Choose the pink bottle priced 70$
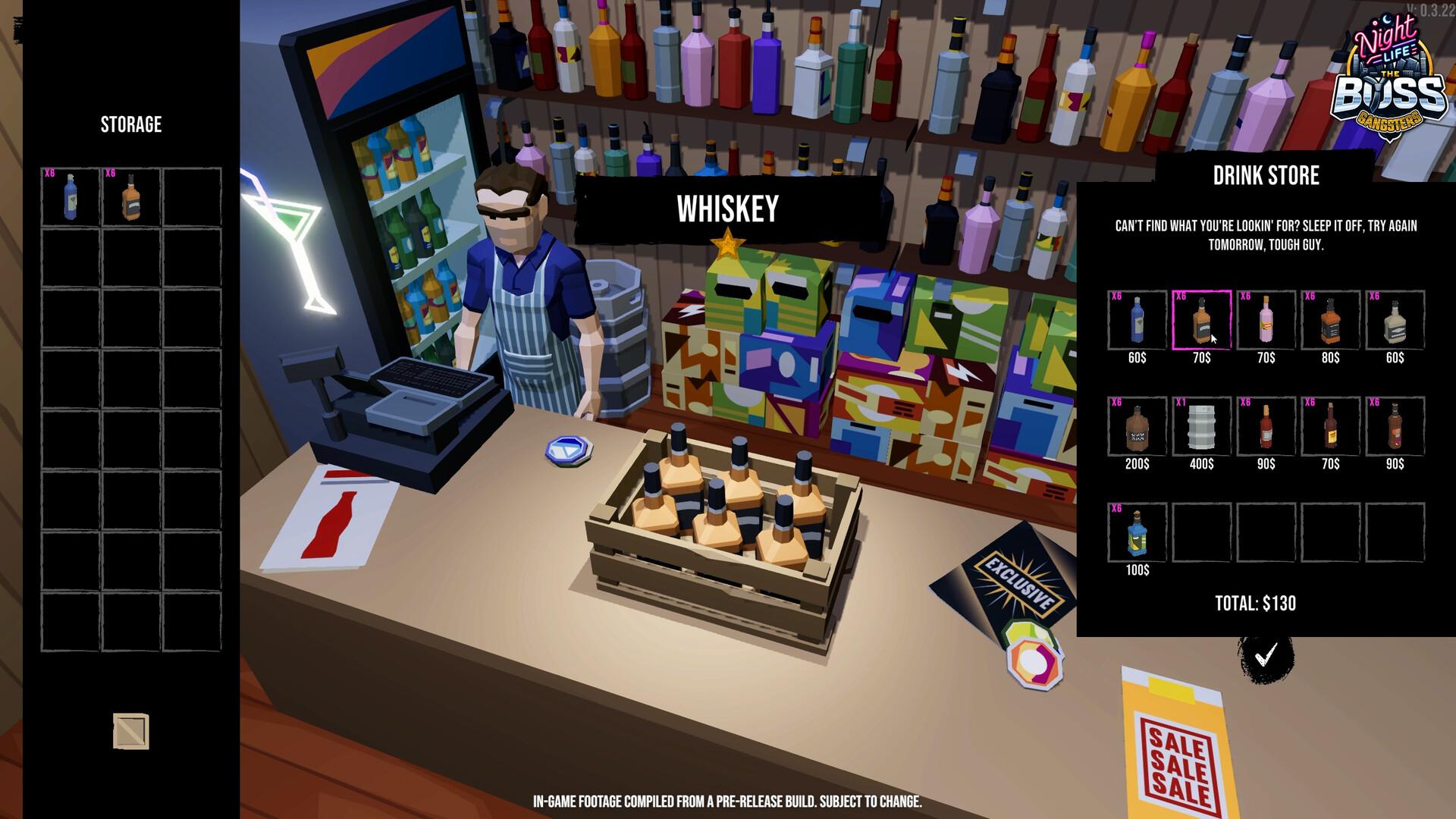Screen dimensions: 1456x819 tap(1266, 320)
